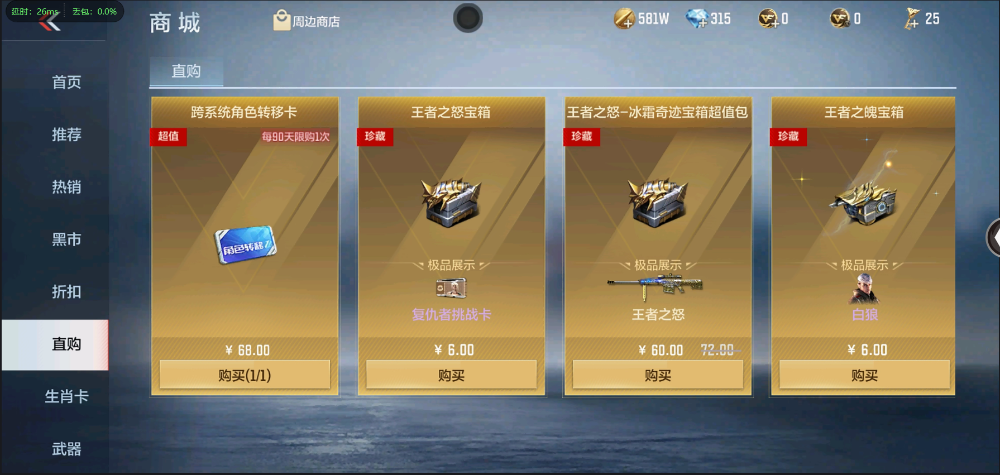Buy the 王者之怒宝箱 for ¥6.00
Image resolution: width=1000 pixels, height=475 pixels.
click(x=451, y=375)
